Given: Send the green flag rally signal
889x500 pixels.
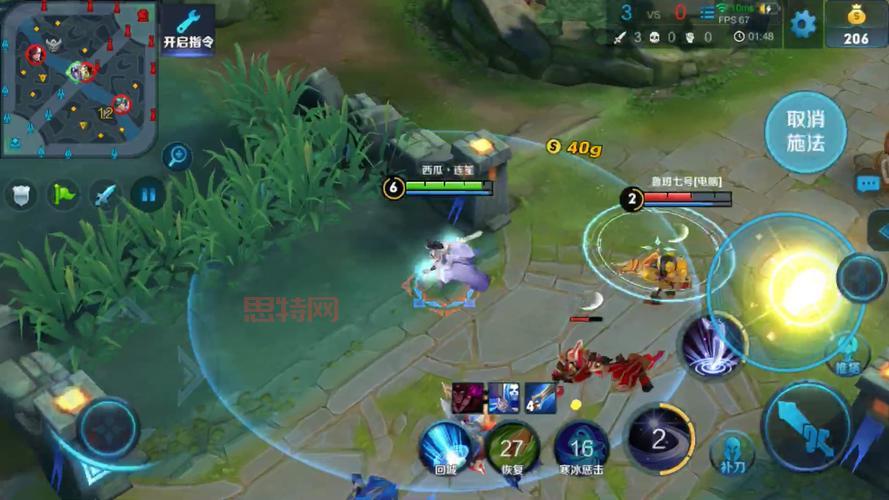Looking at the screenshot, I should (x=62, y=194).
